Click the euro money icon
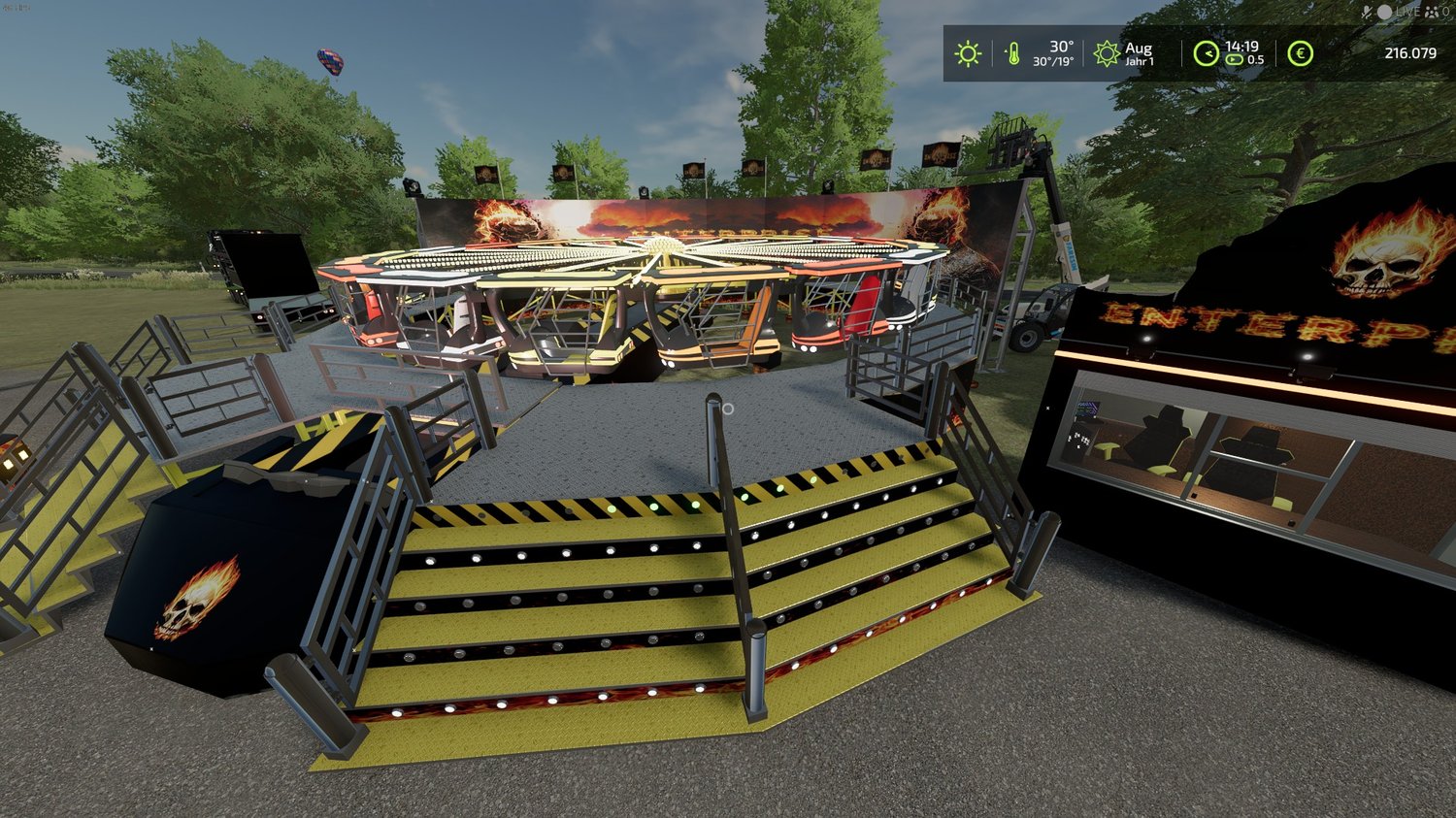 1300,53
